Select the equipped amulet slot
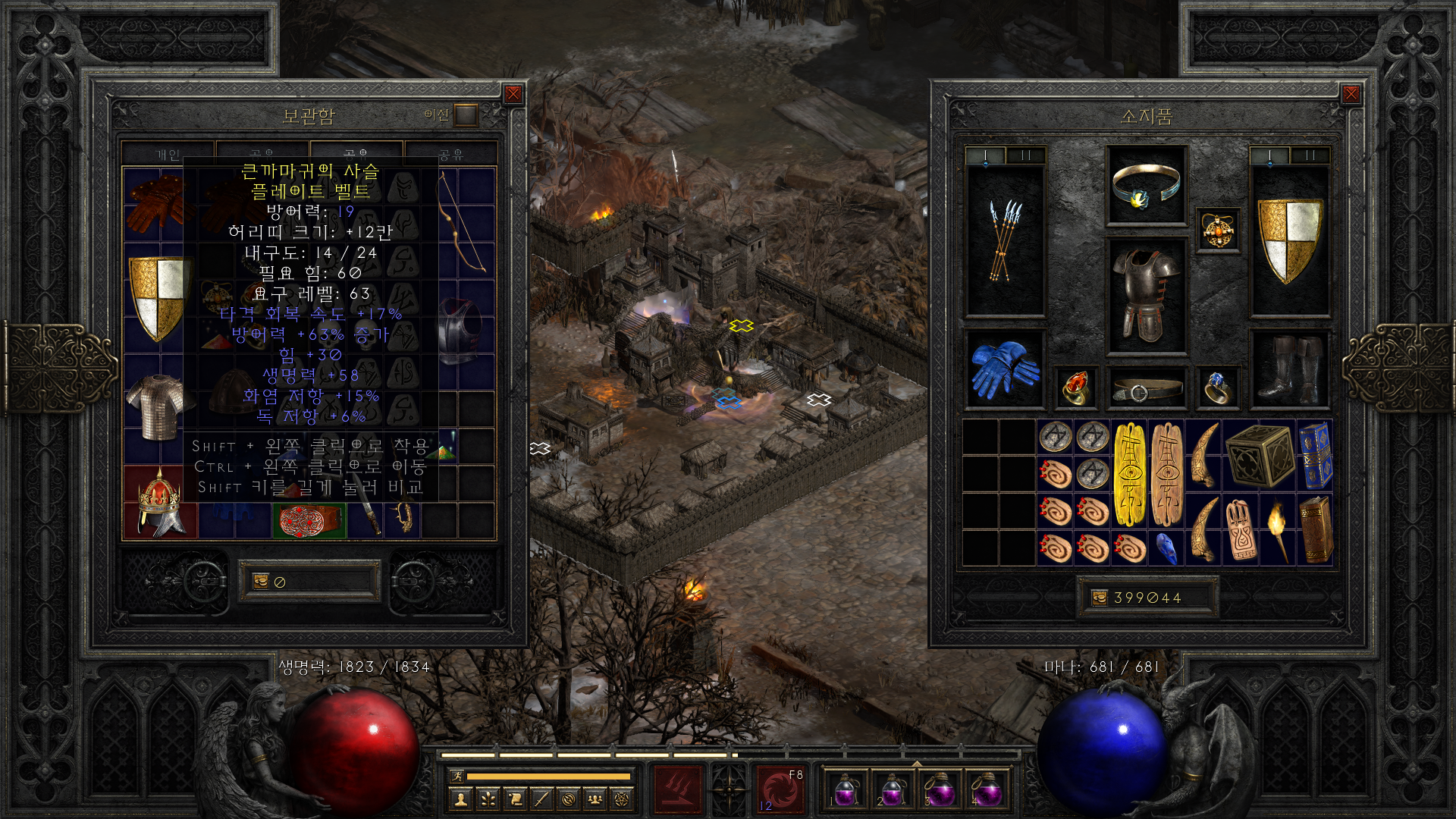This screenshot has height=819, width=1456. (1218, 230)
